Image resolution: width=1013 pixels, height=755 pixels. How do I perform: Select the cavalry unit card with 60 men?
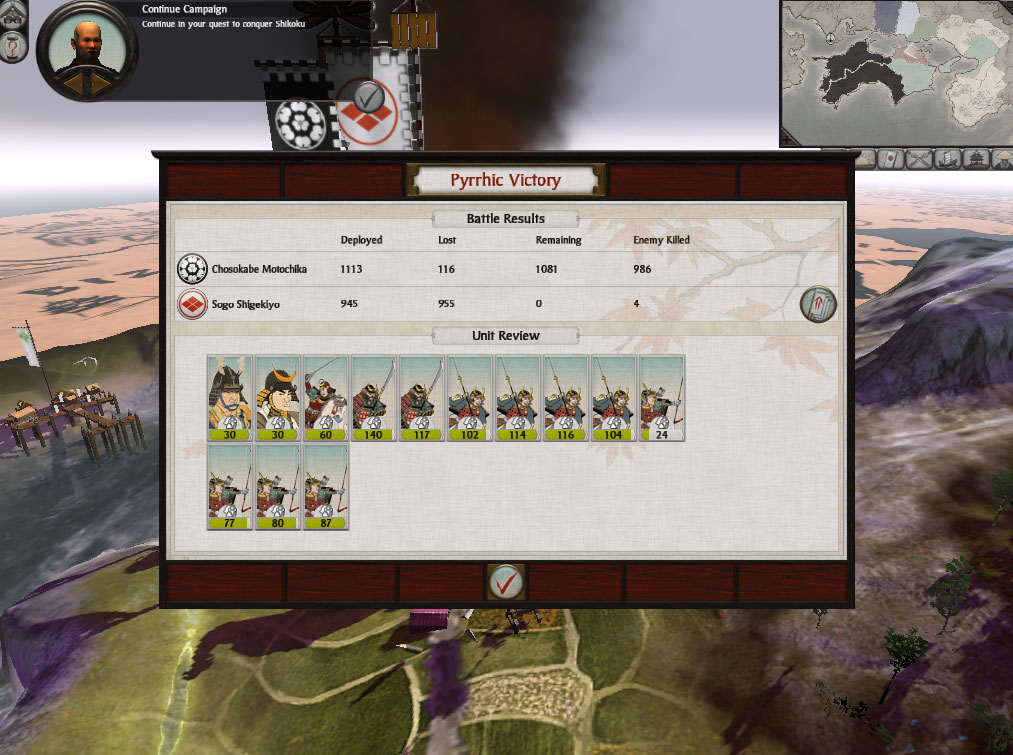(x=326, y=398)
